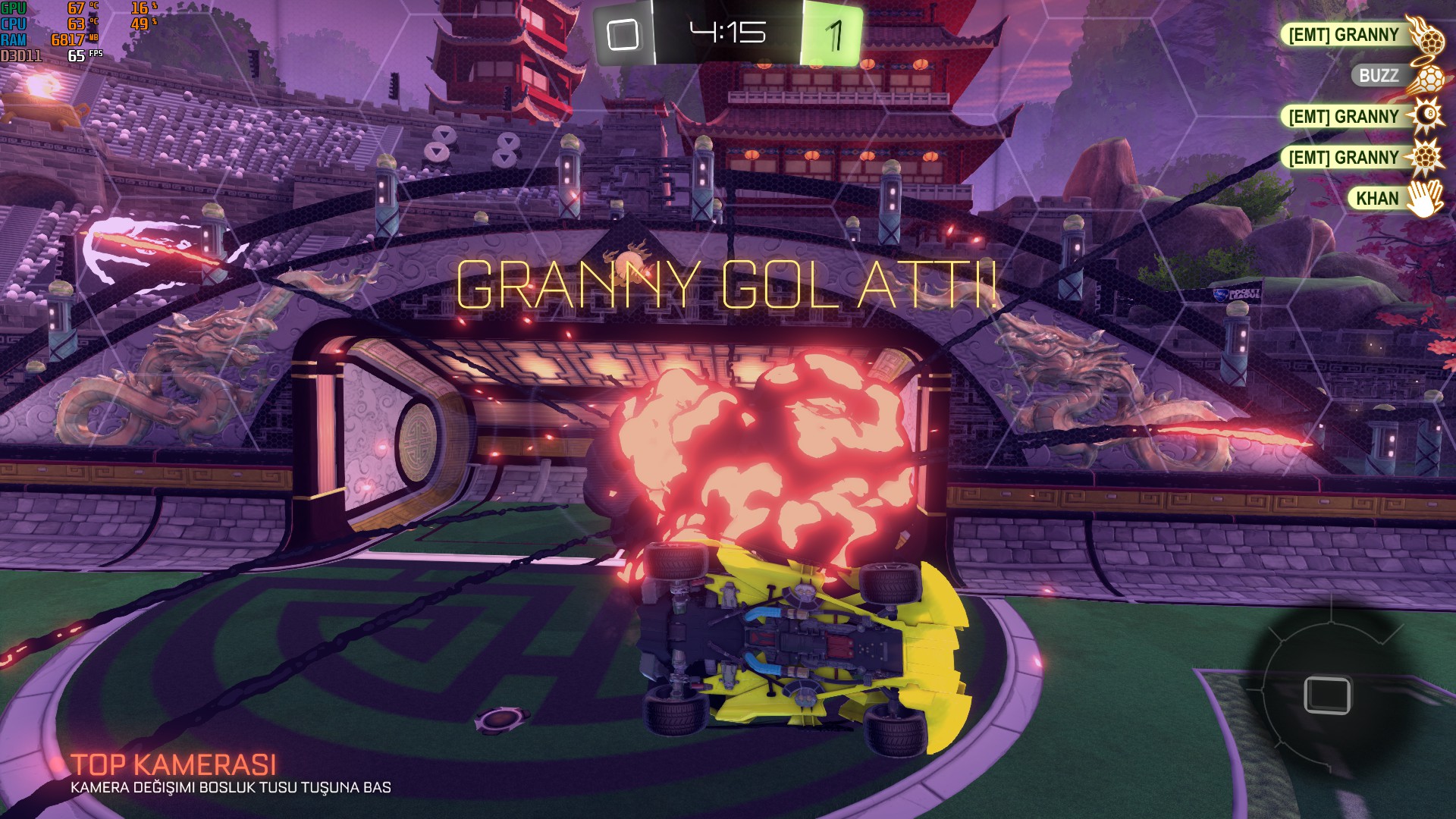This screenshot has width=1456, height=819.
Task: Click the flaming ball goal icon
Action: [1425, 33]
